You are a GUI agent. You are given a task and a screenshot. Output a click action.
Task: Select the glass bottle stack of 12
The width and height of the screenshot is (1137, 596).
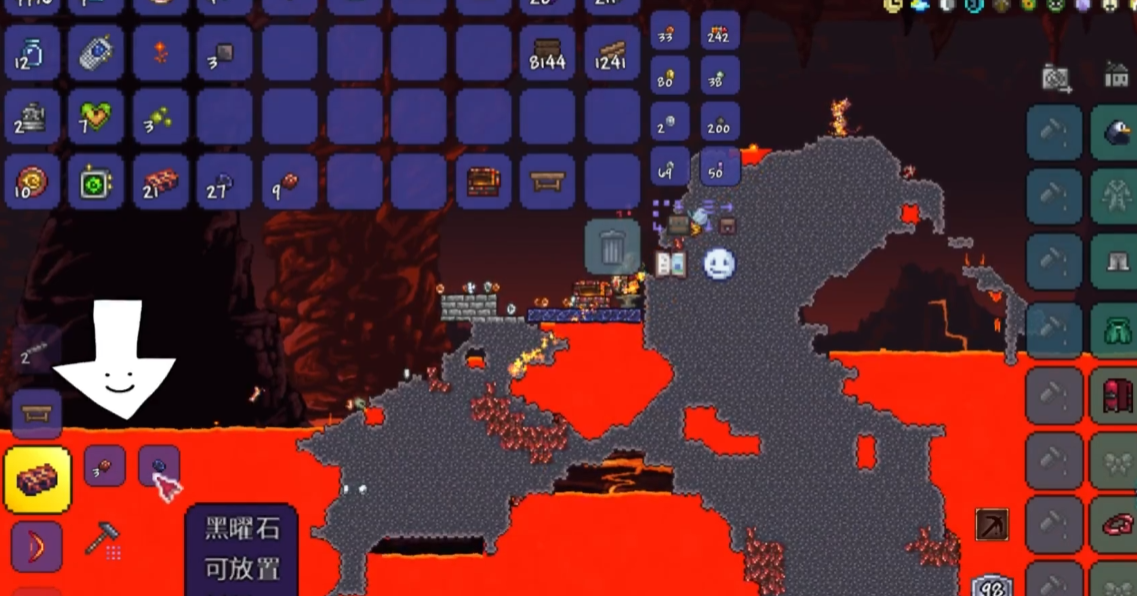[x=32, y=53]
